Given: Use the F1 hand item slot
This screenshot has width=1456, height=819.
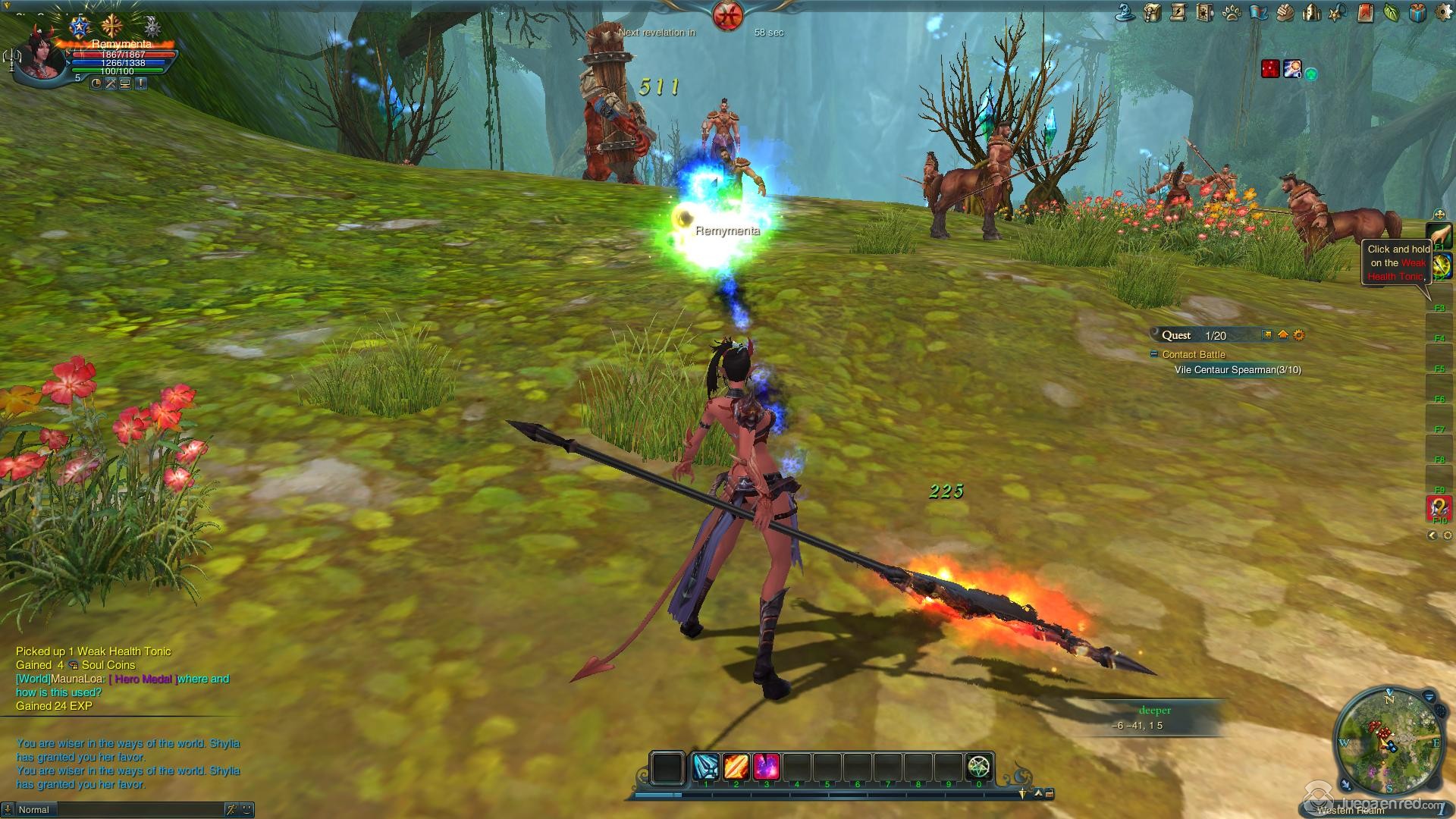Looking at the screenshot, I should tap(1439, 235).
